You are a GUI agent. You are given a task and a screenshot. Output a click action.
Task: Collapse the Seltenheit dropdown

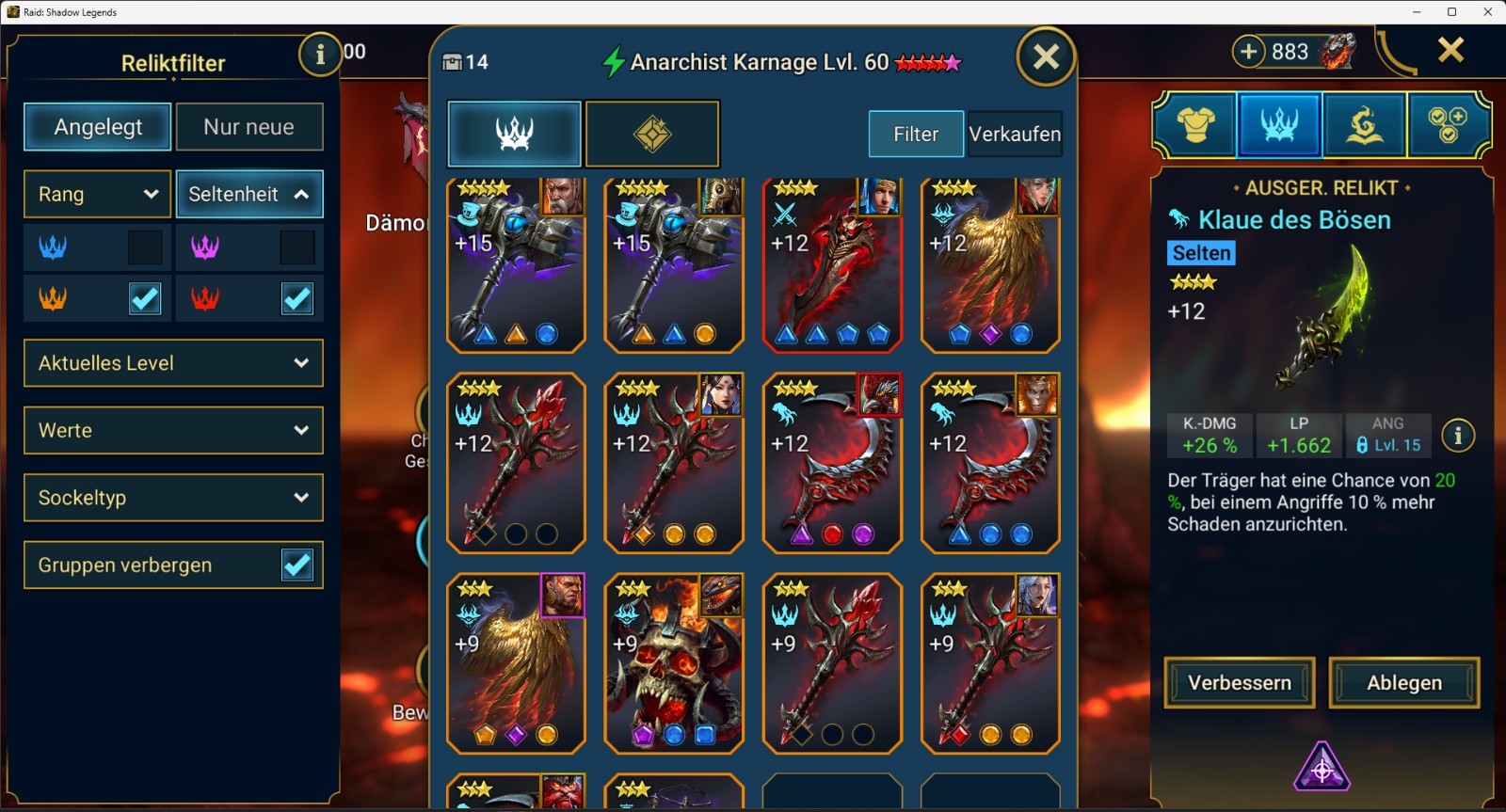pos(248,194)
